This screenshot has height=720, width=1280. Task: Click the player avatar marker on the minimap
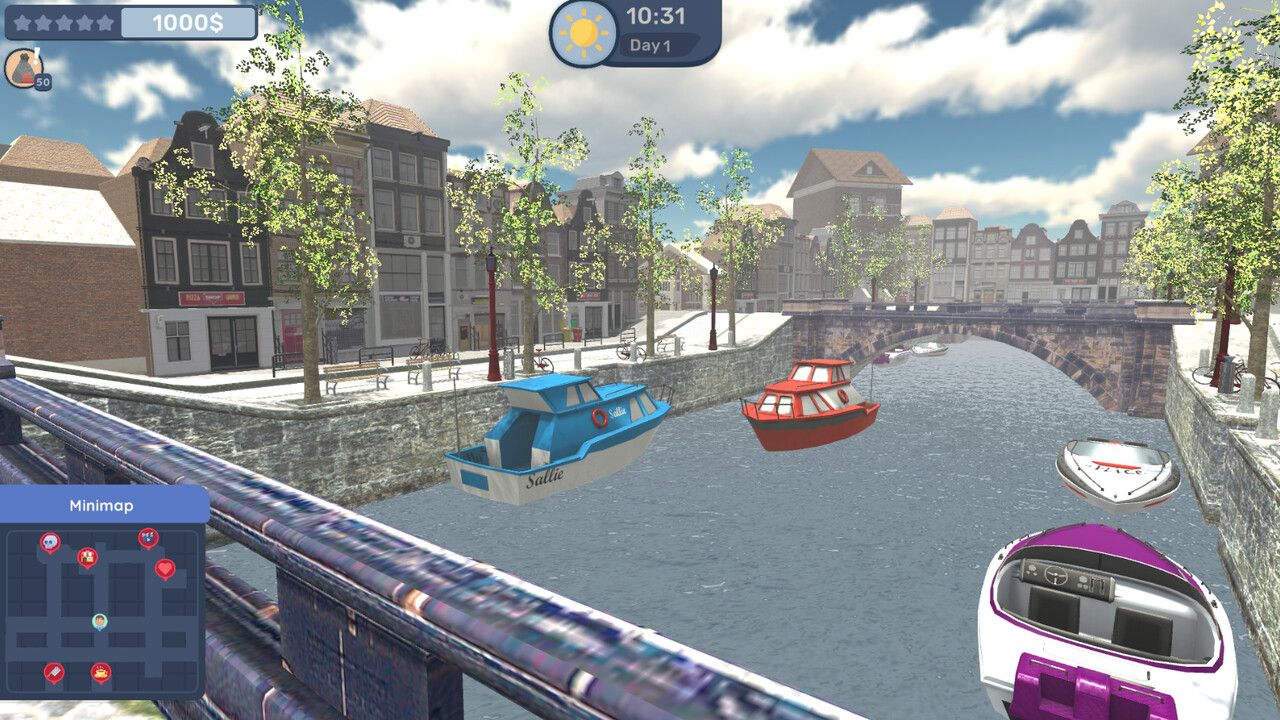coord(99,621)
